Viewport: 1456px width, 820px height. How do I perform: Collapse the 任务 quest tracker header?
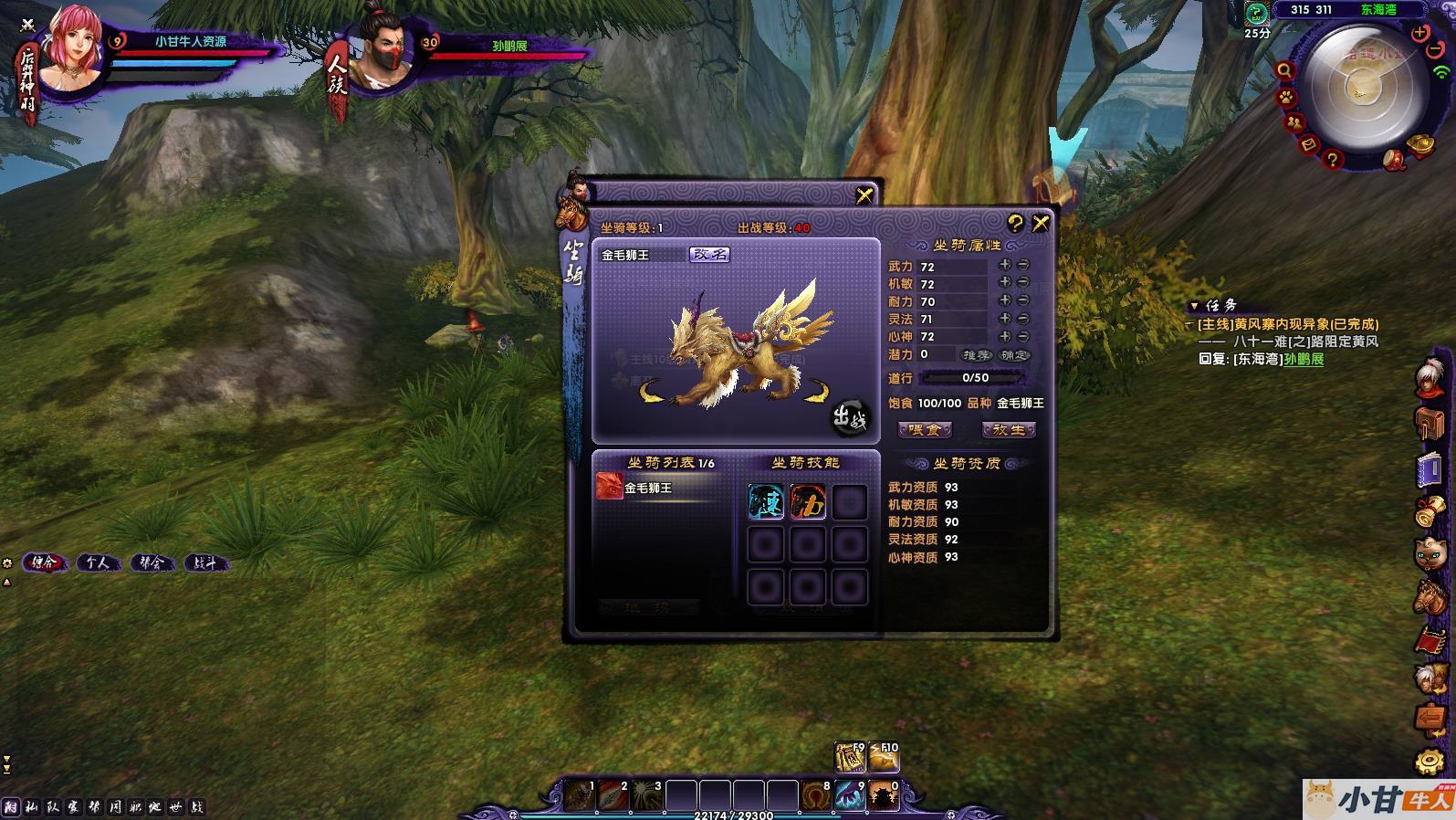pyautogui.click(x=1194, y=306)
